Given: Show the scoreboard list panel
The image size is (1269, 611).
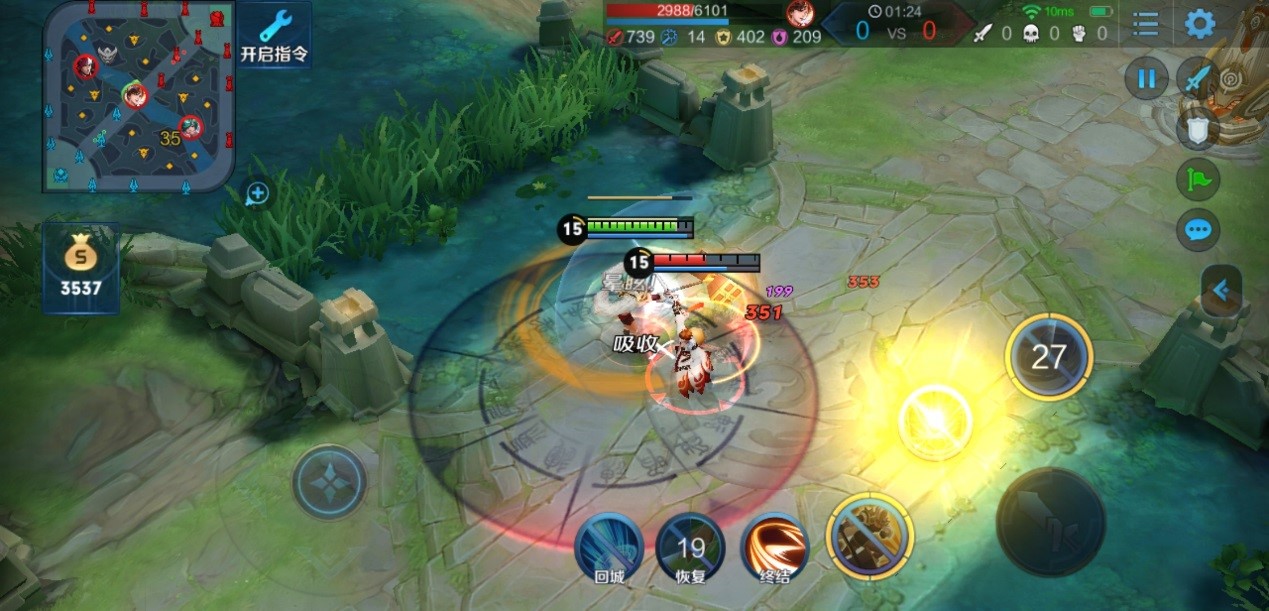Looking at the screenshot, I should click(1146, 23).
